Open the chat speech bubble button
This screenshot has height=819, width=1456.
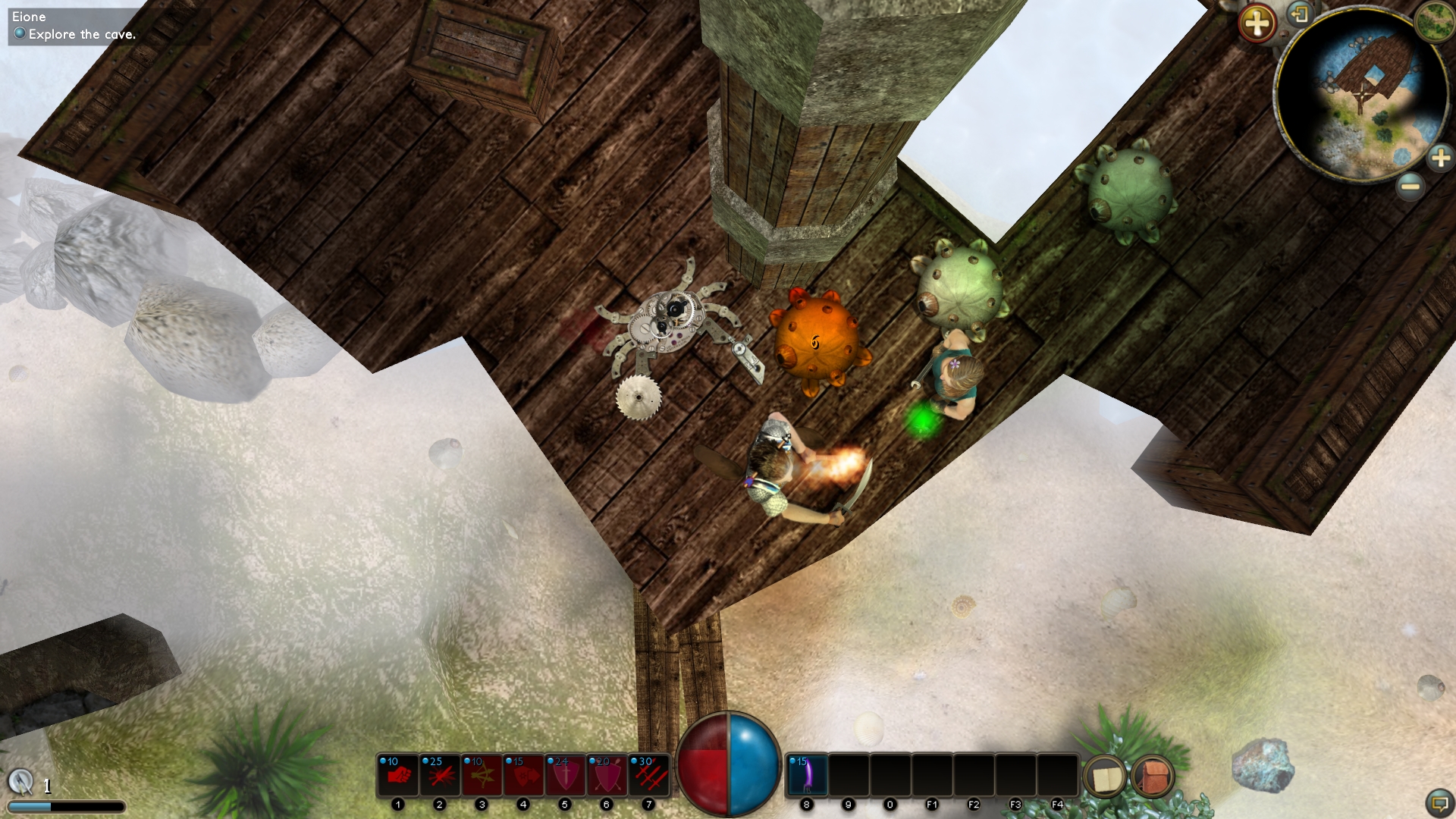click(1439, 802)
